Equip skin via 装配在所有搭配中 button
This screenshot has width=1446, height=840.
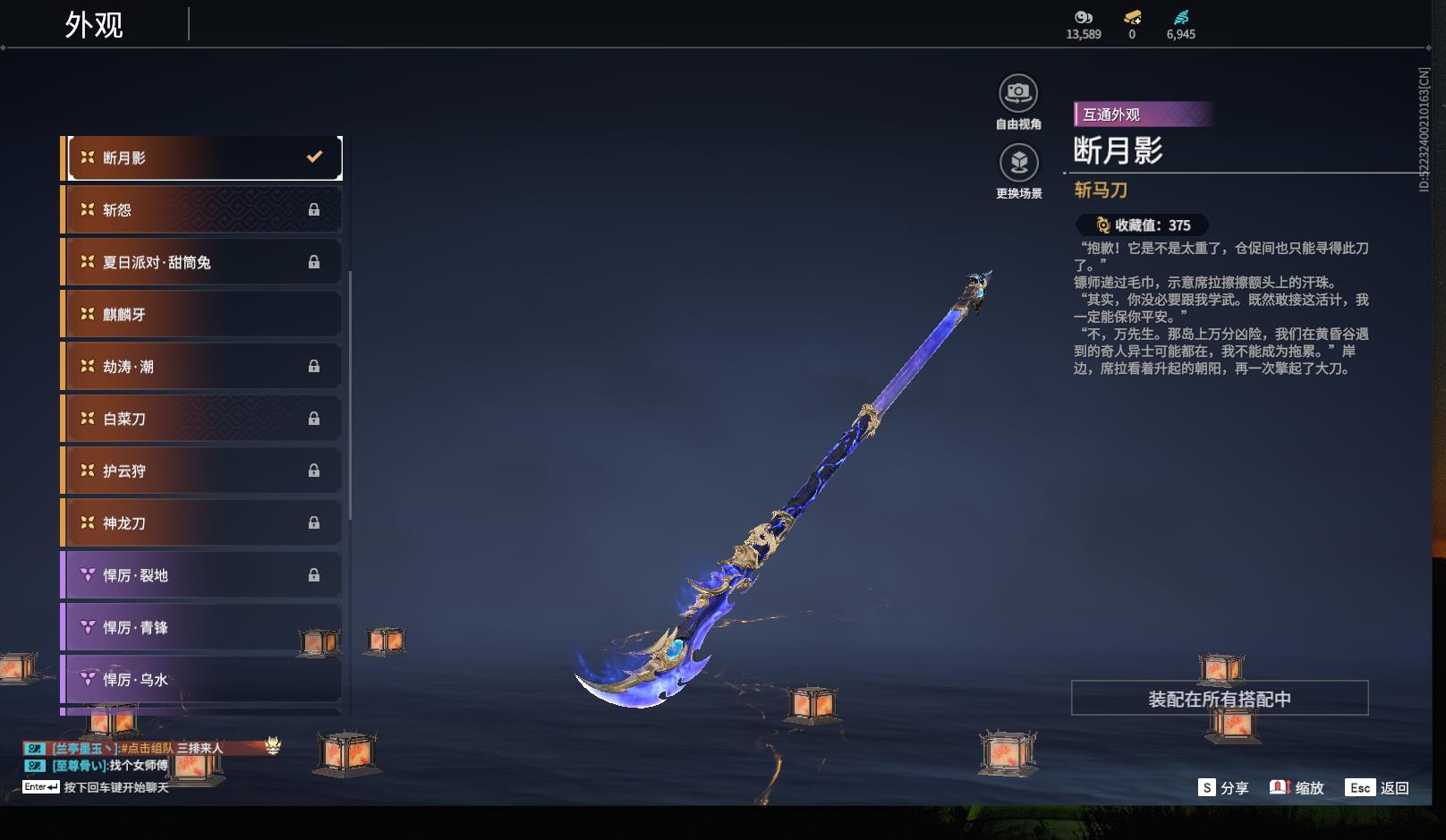click(x=1219, y=699)
